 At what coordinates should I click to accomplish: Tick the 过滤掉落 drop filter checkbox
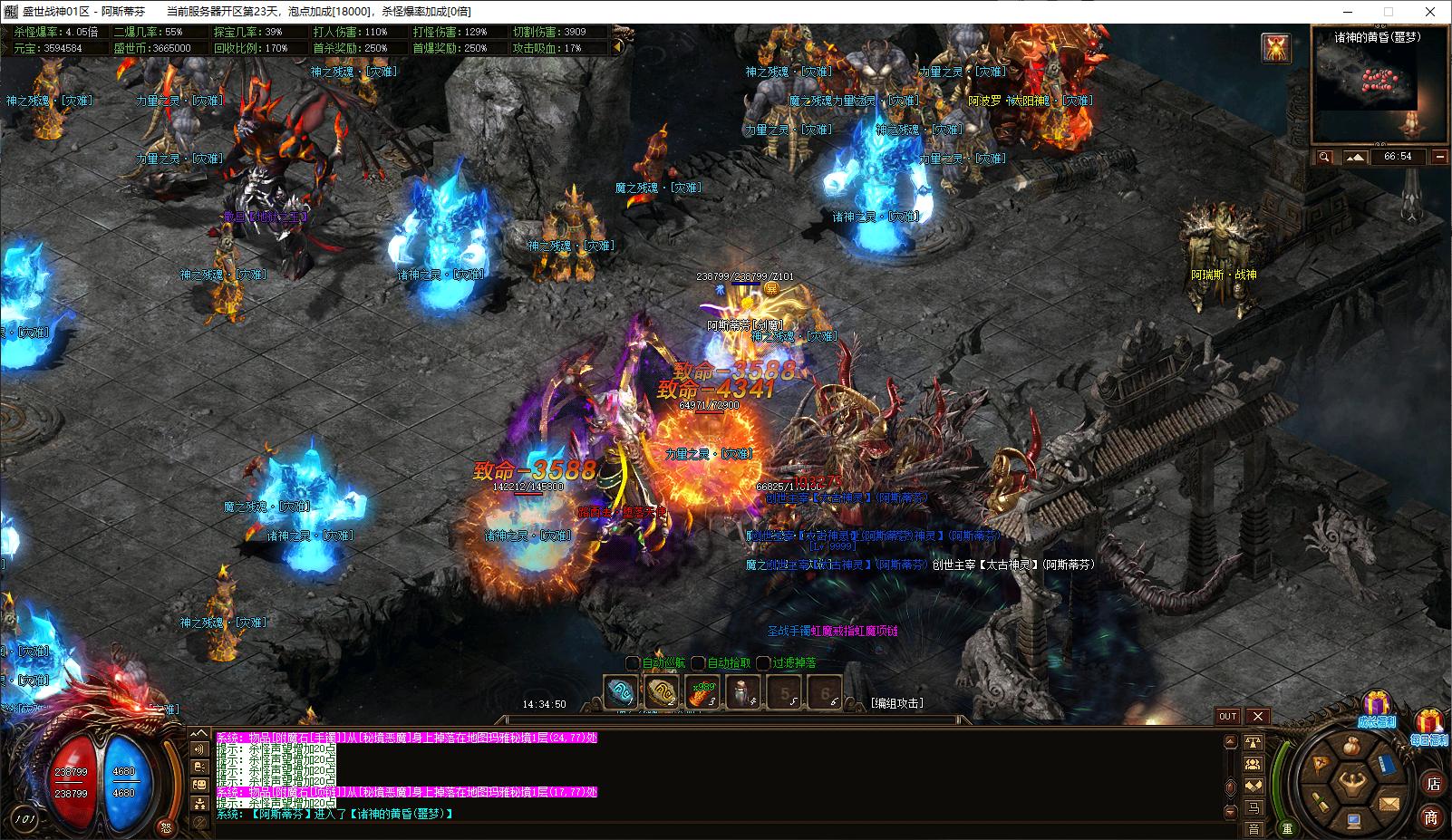pos(764,663)
